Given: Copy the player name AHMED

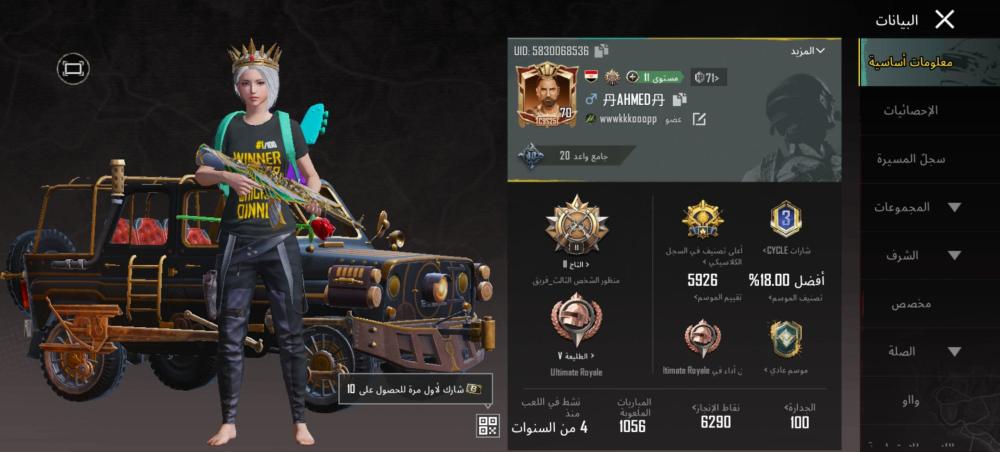Looking at the screenshot, I should [x=679, y=99].
